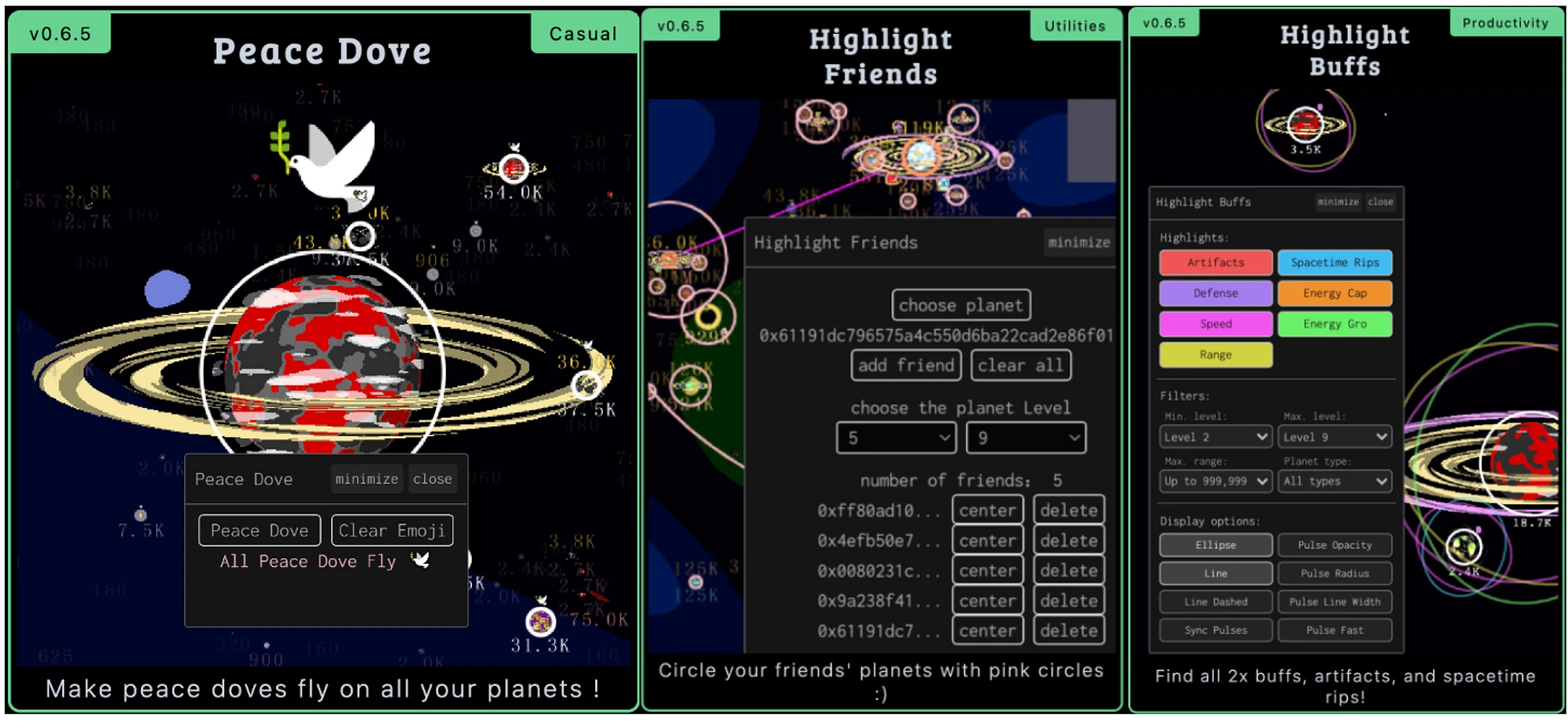Minimize the Peace Dove panel

coord(366,478)
